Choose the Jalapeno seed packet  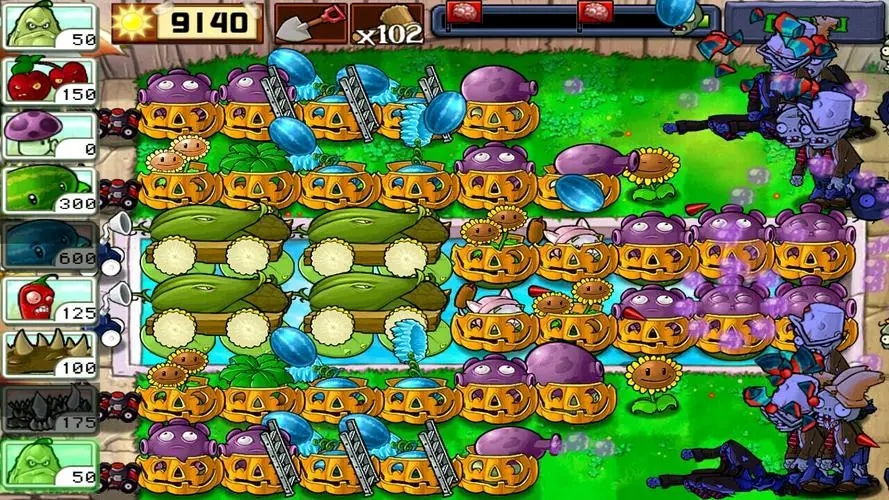pyautogui.click(x=50, y=299)
